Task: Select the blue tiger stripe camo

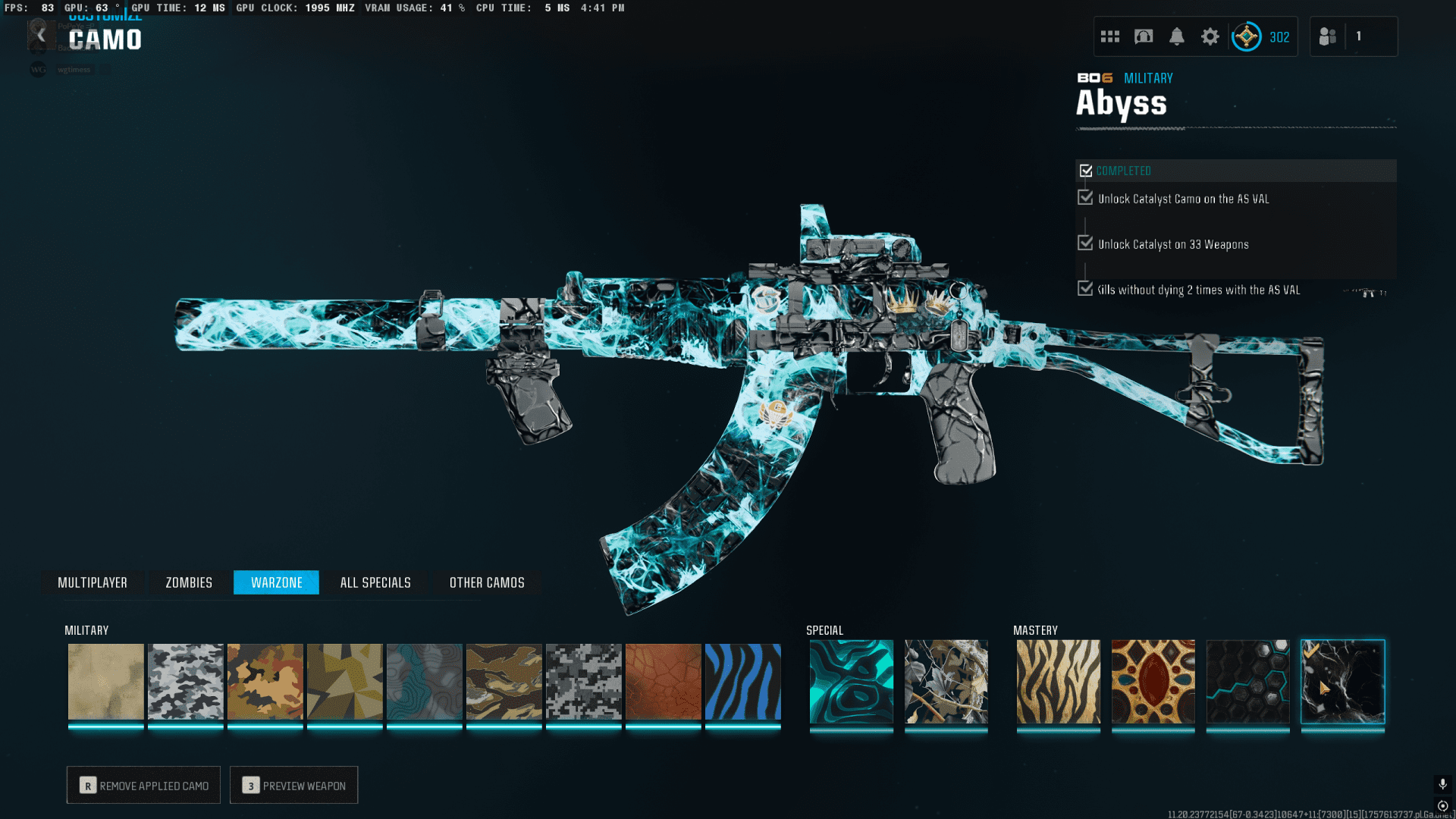Action: coord(743,682)
